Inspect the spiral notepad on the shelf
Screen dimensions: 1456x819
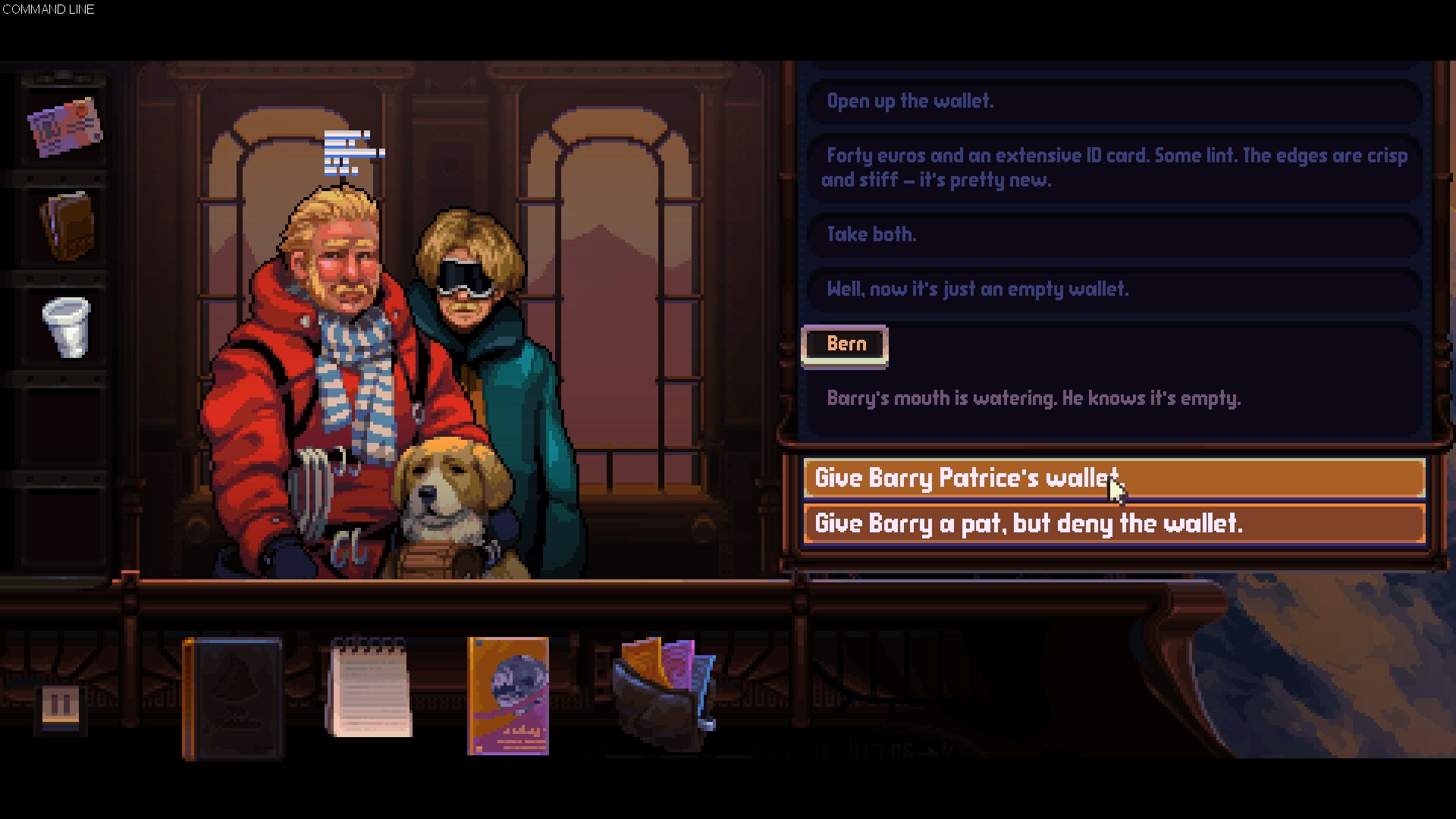pyautogui.click(x=369, y=686)
